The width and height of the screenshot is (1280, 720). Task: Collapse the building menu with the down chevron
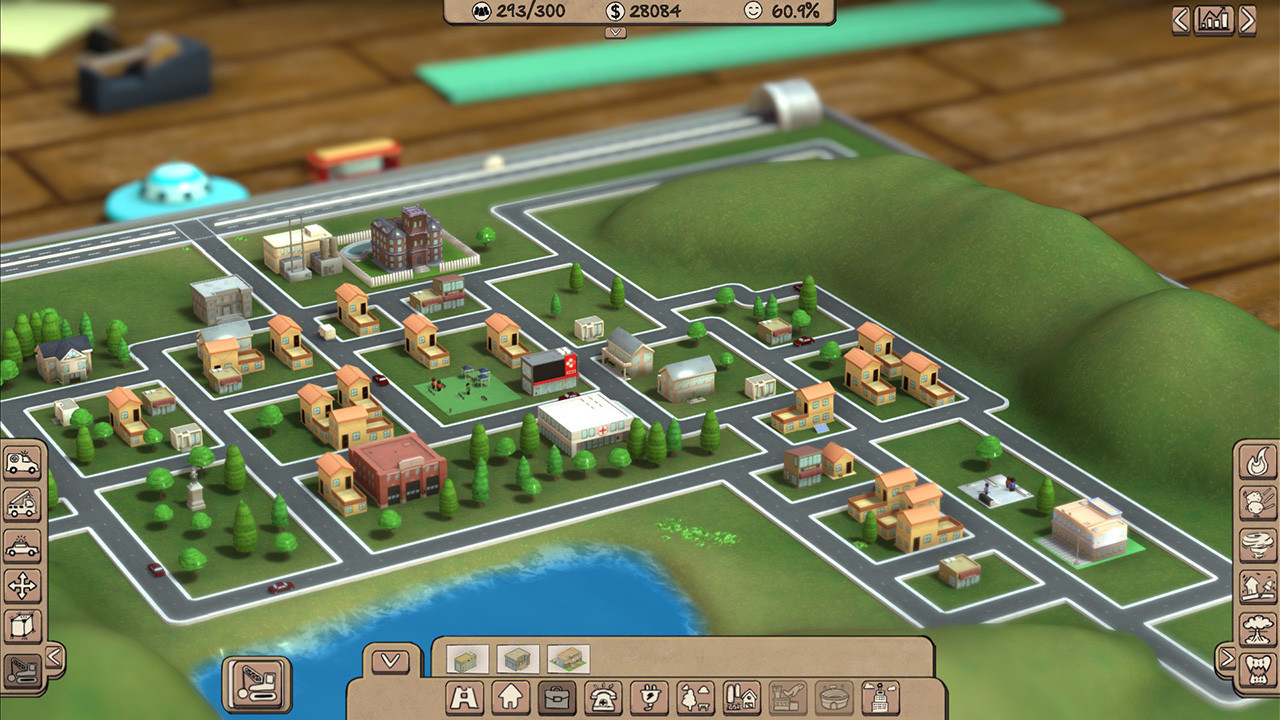click(x=390, y=659)
